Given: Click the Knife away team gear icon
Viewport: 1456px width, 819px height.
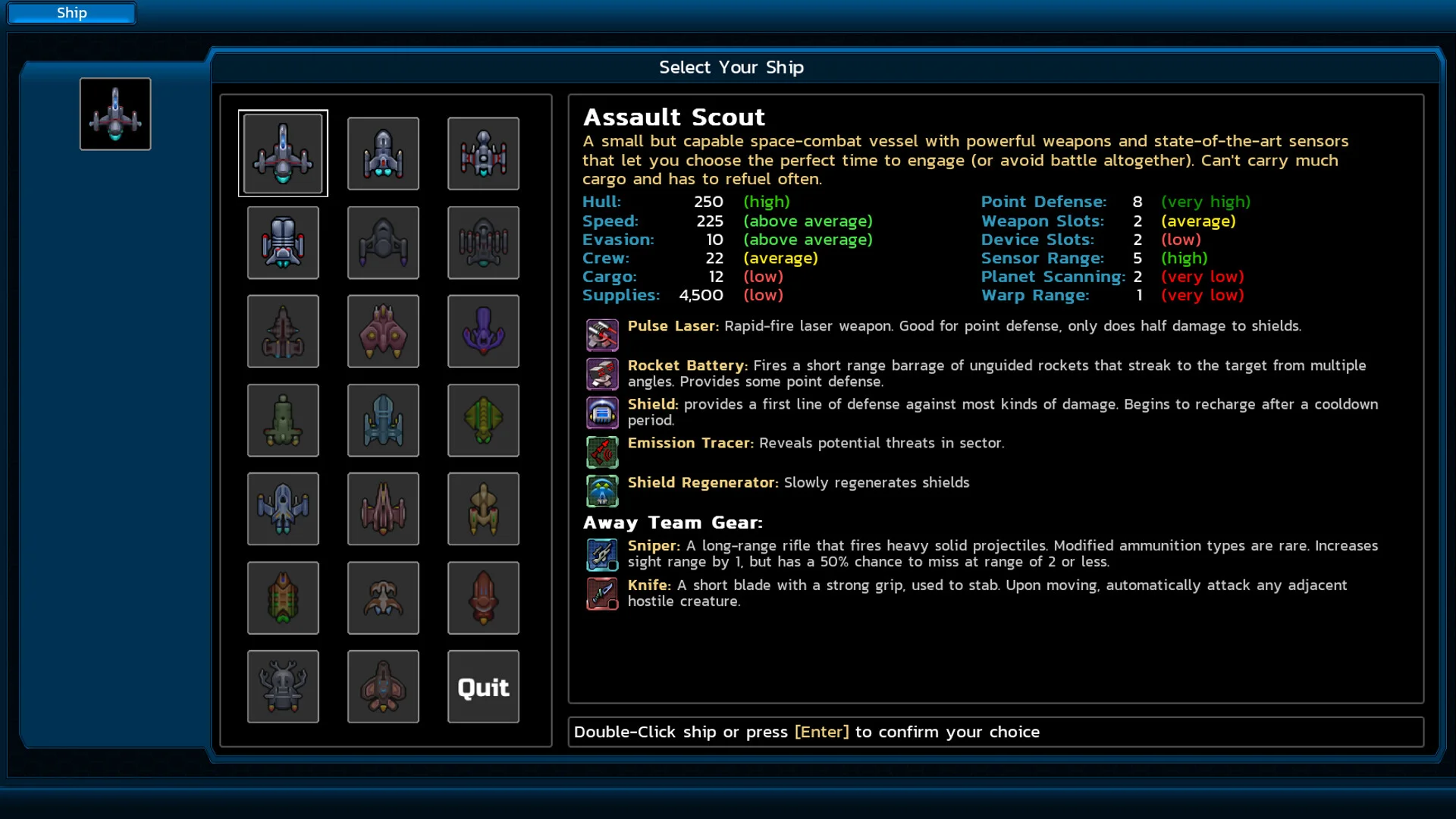Looking at the screenshot, I should point(602,594).
